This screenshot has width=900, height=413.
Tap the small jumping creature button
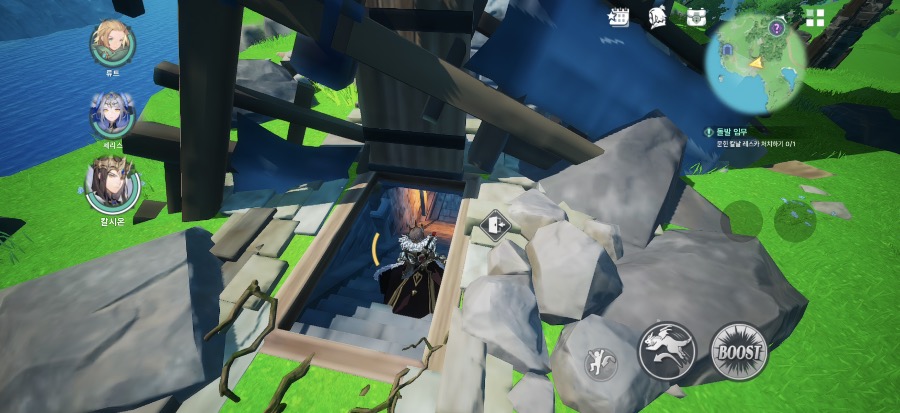click(x=600, y=364)
